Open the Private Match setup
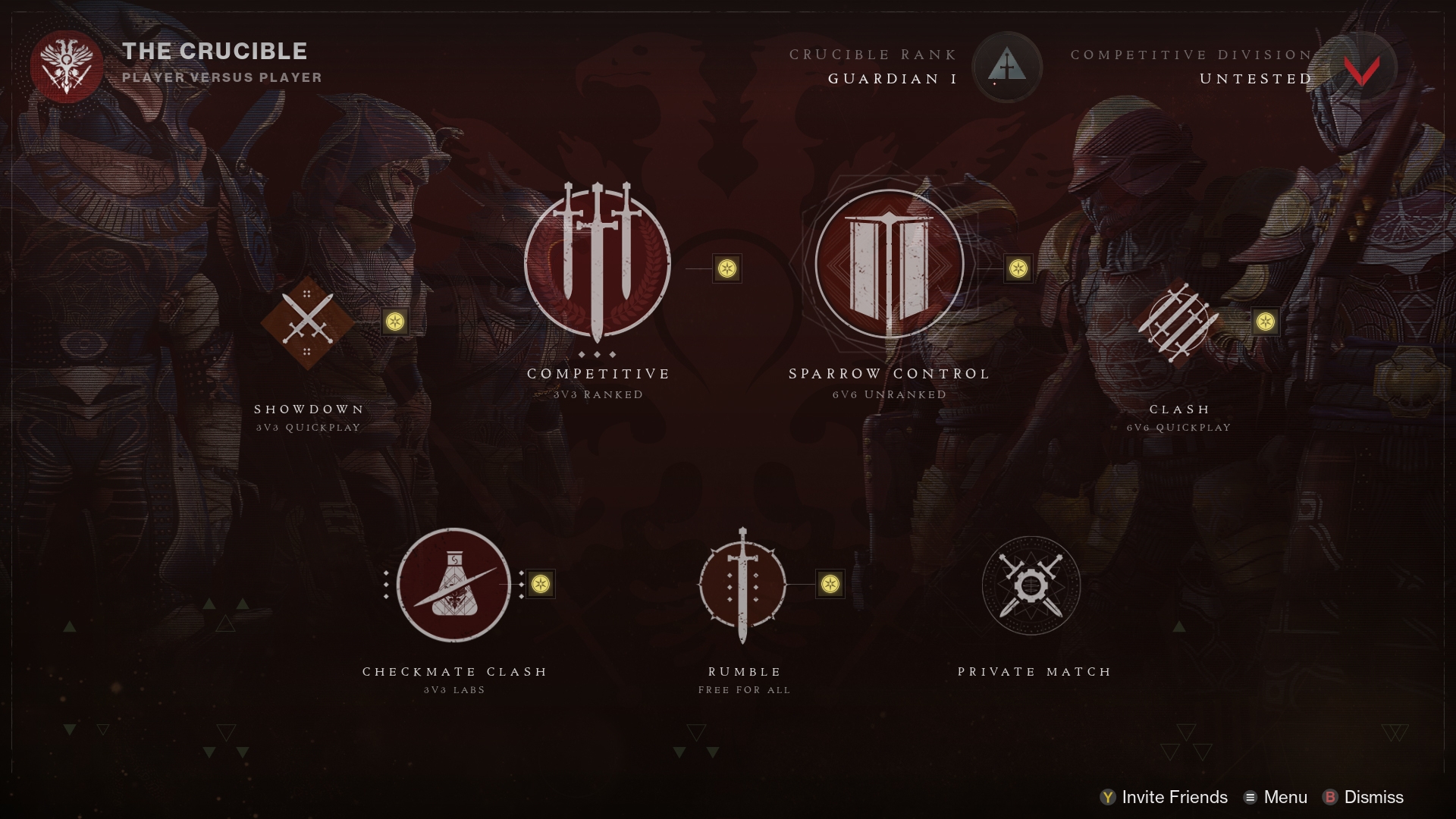This screenshot has width=1456, height=819. pos(1031,586)
